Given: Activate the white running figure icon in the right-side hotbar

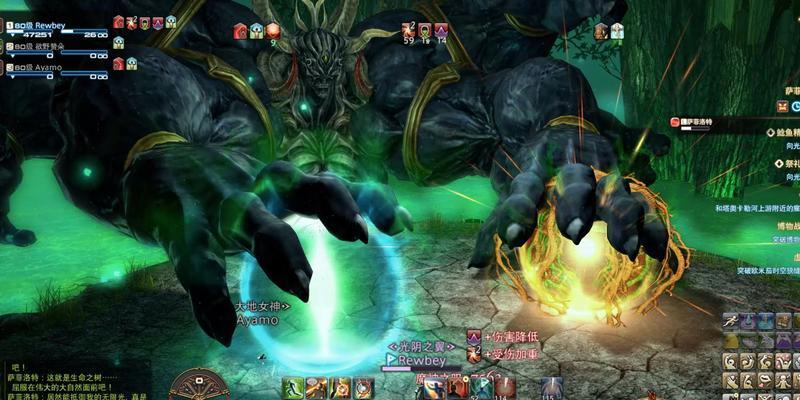Looking at the screenshot, I should click(x=732, y=321).
